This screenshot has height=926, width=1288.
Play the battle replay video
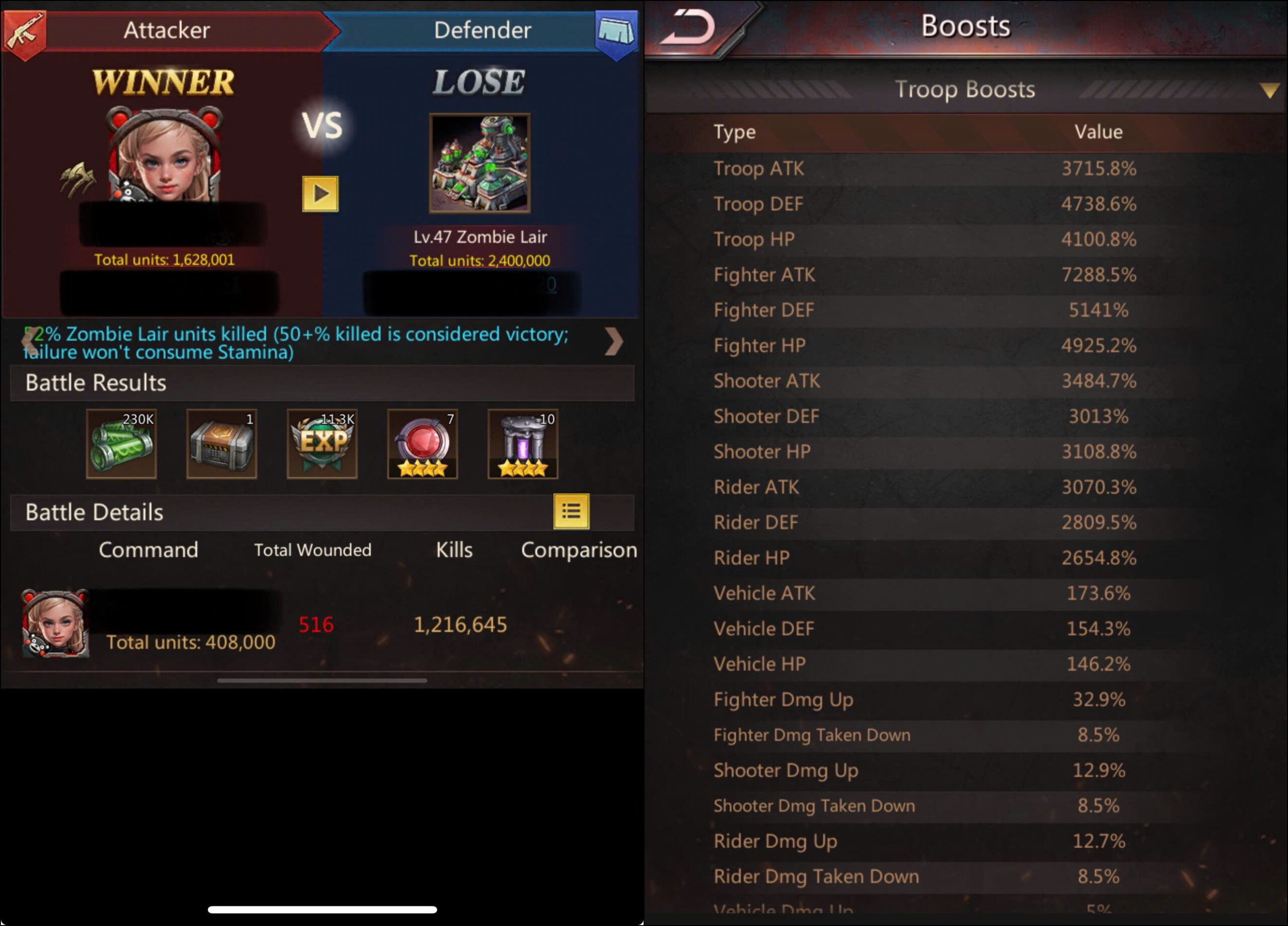coord(319,194)
